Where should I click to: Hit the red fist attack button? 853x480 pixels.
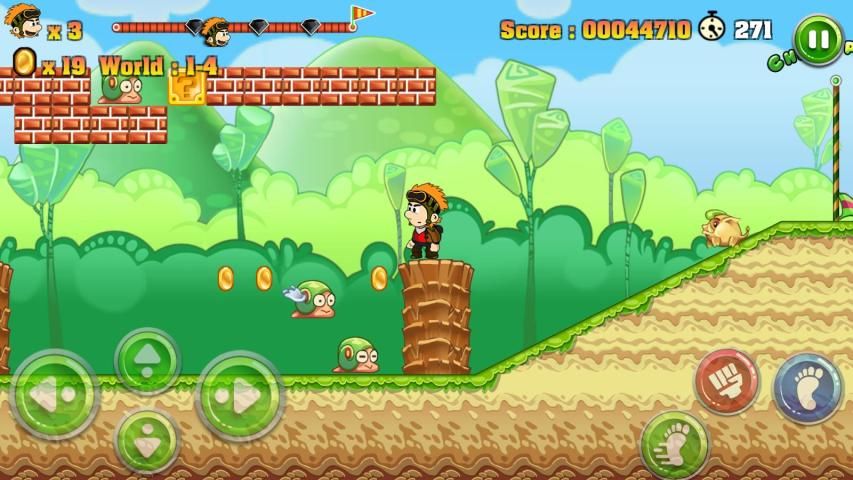[727, 381]
